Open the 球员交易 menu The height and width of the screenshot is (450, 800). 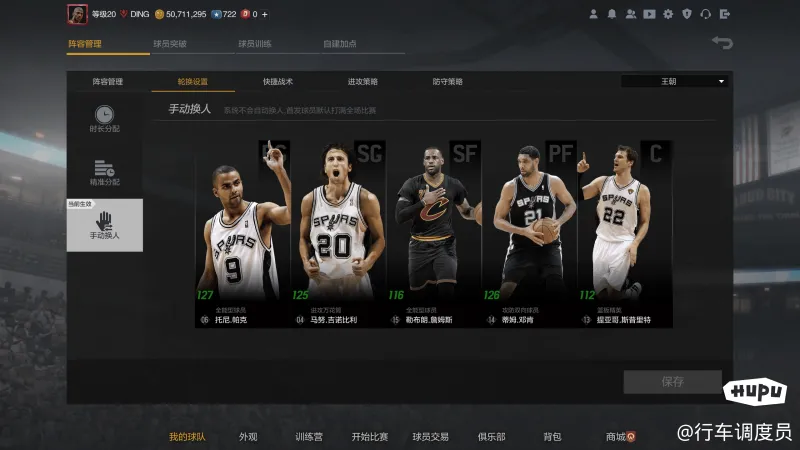430,437
